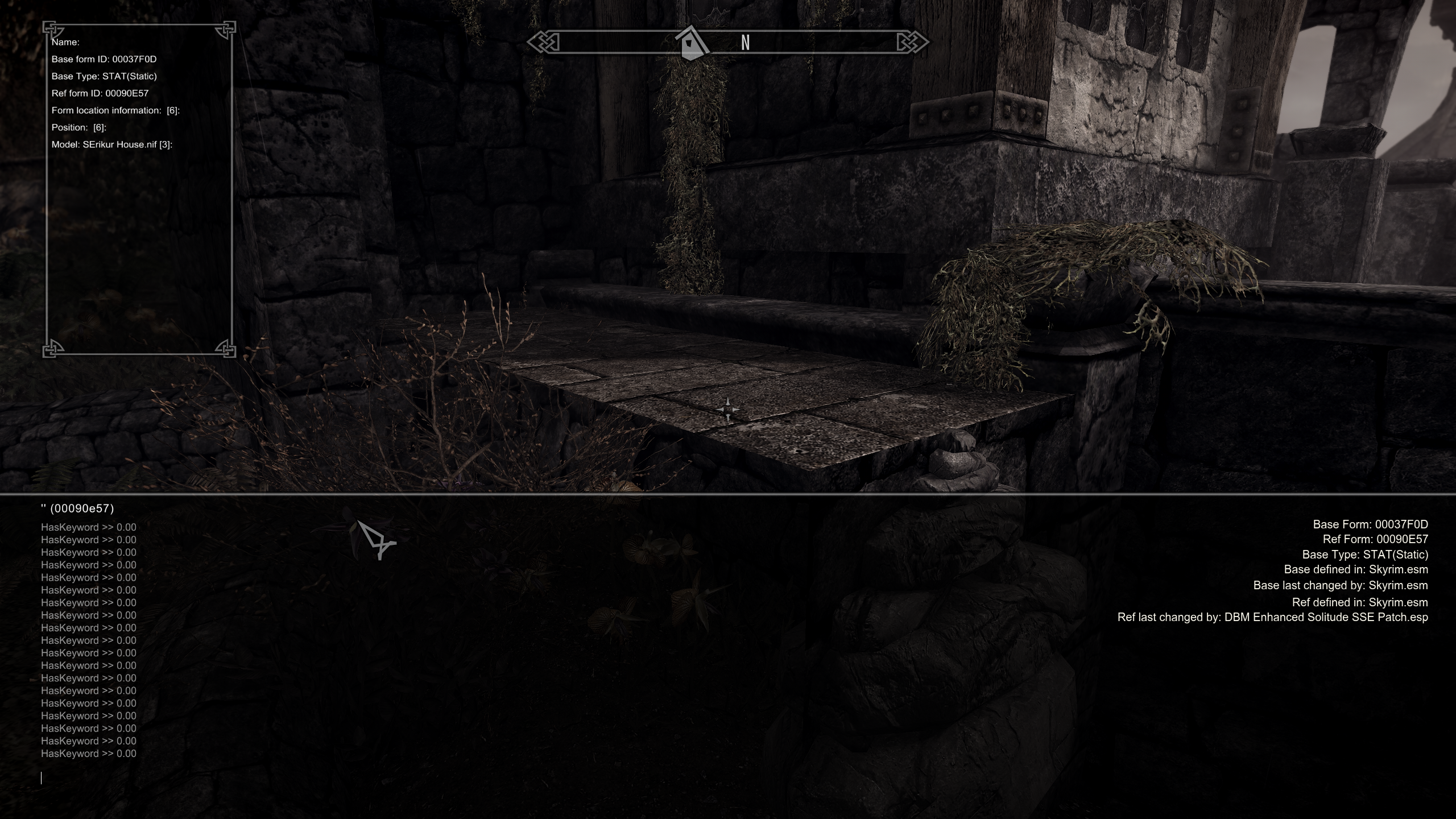This screenshot has width=1456, height=819.
Task: Expand the Form location information entry
Action: pyautogui.click(x=115, y=110)
